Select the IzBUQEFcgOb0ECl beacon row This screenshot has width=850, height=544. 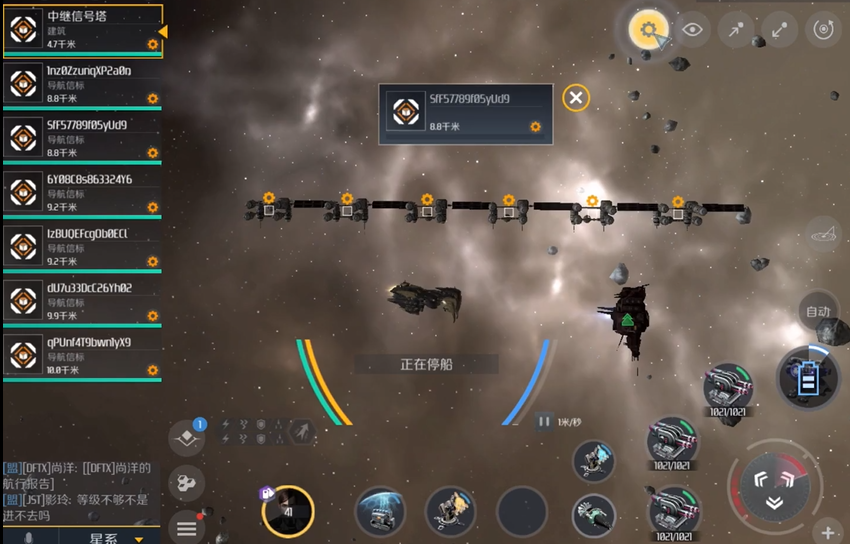point(80,247)
